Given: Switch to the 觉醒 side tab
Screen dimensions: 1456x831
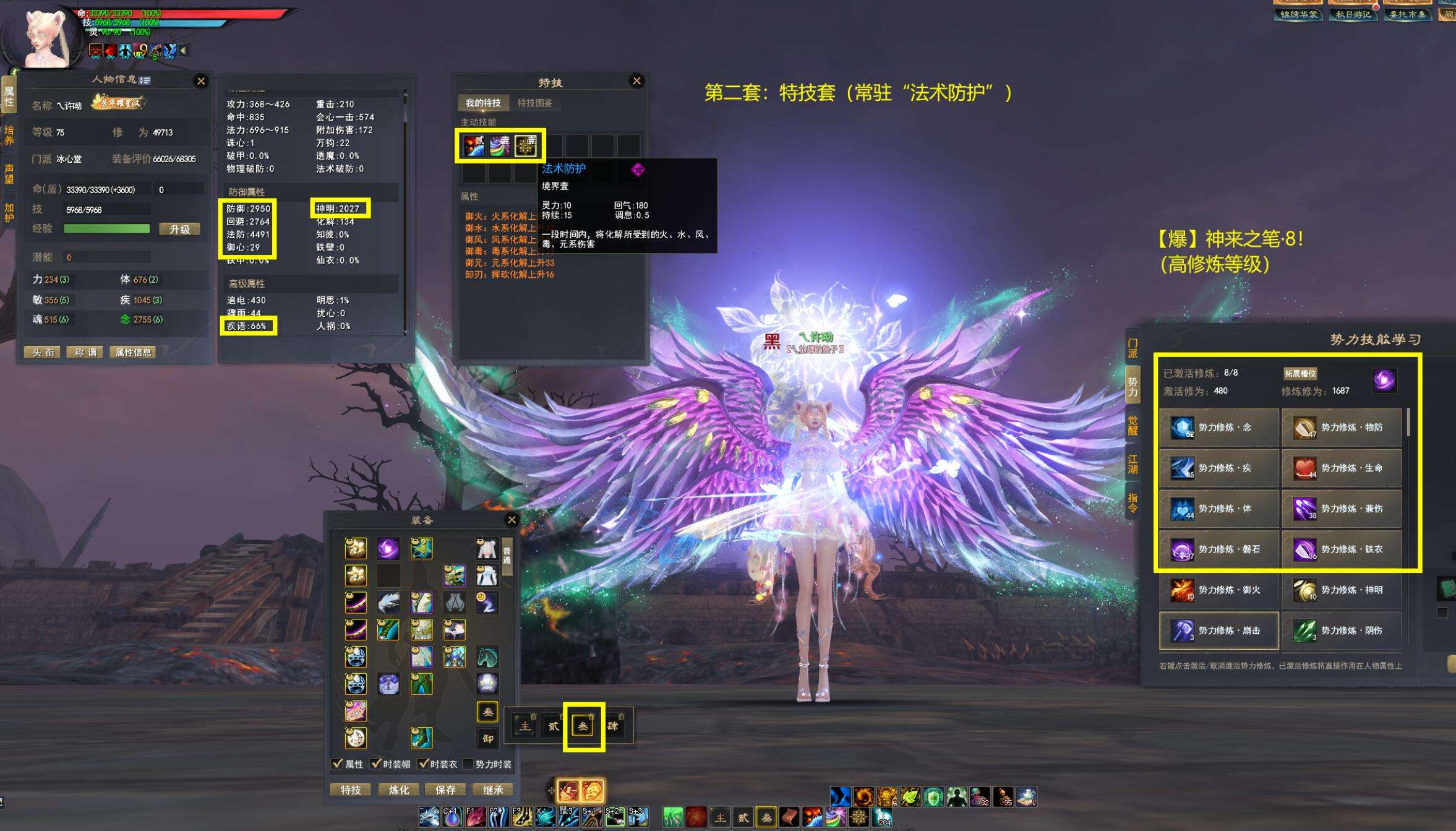Looking at the screenshot, I should pos(1133,426).
